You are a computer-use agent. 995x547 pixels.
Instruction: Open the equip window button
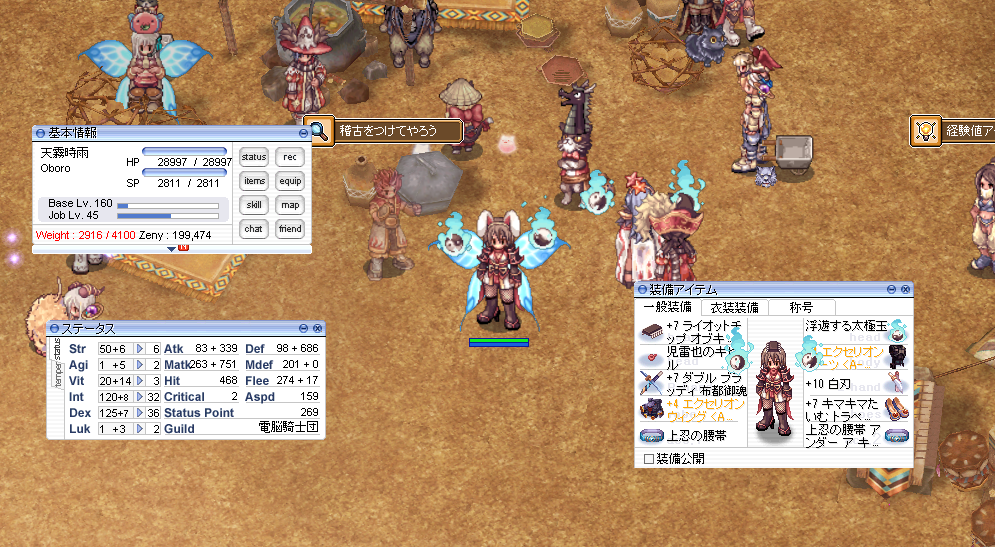coord(290,181)
